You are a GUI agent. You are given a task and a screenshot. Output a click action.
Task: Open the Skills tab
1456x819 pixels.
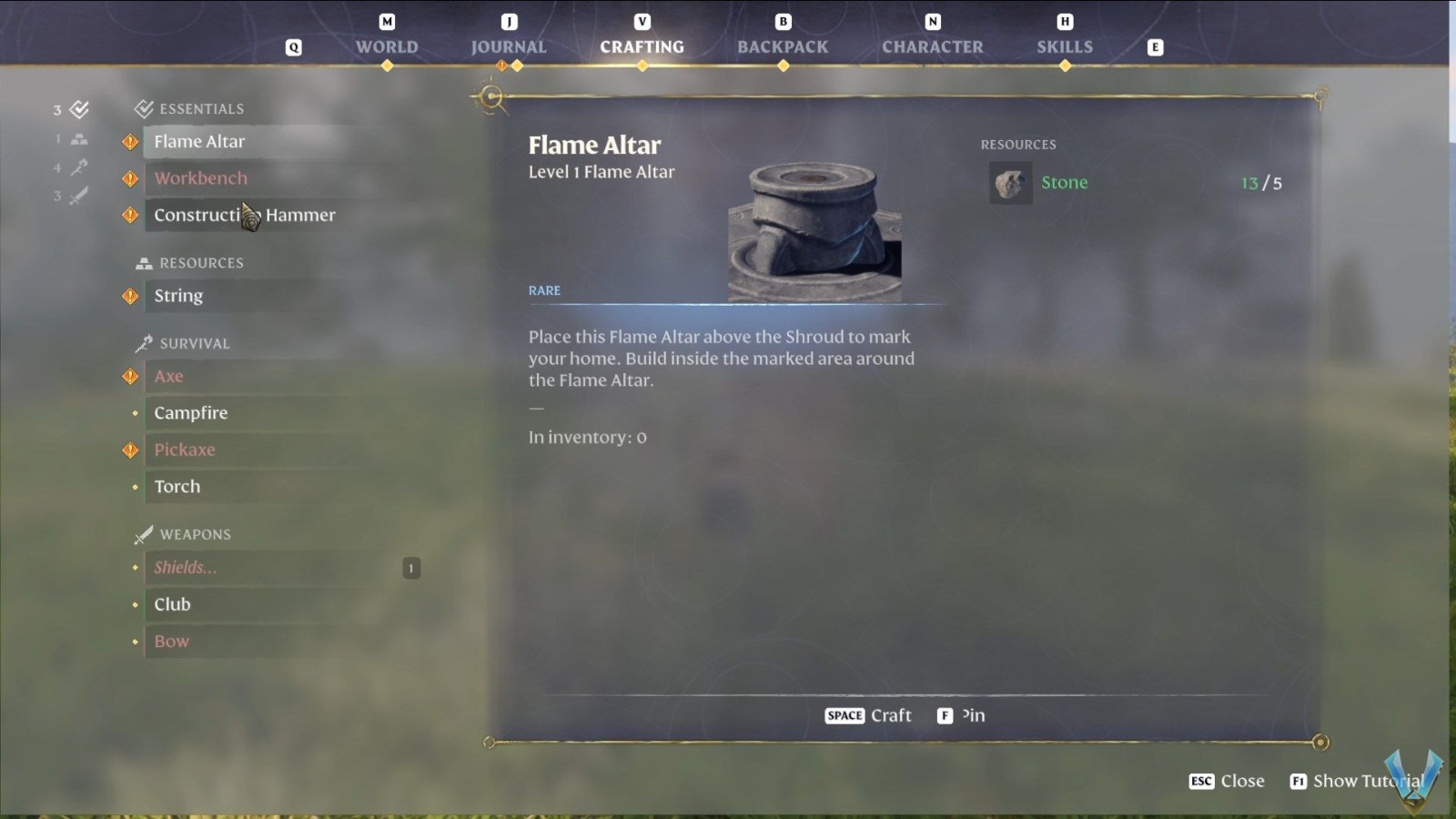(1064, 46)
